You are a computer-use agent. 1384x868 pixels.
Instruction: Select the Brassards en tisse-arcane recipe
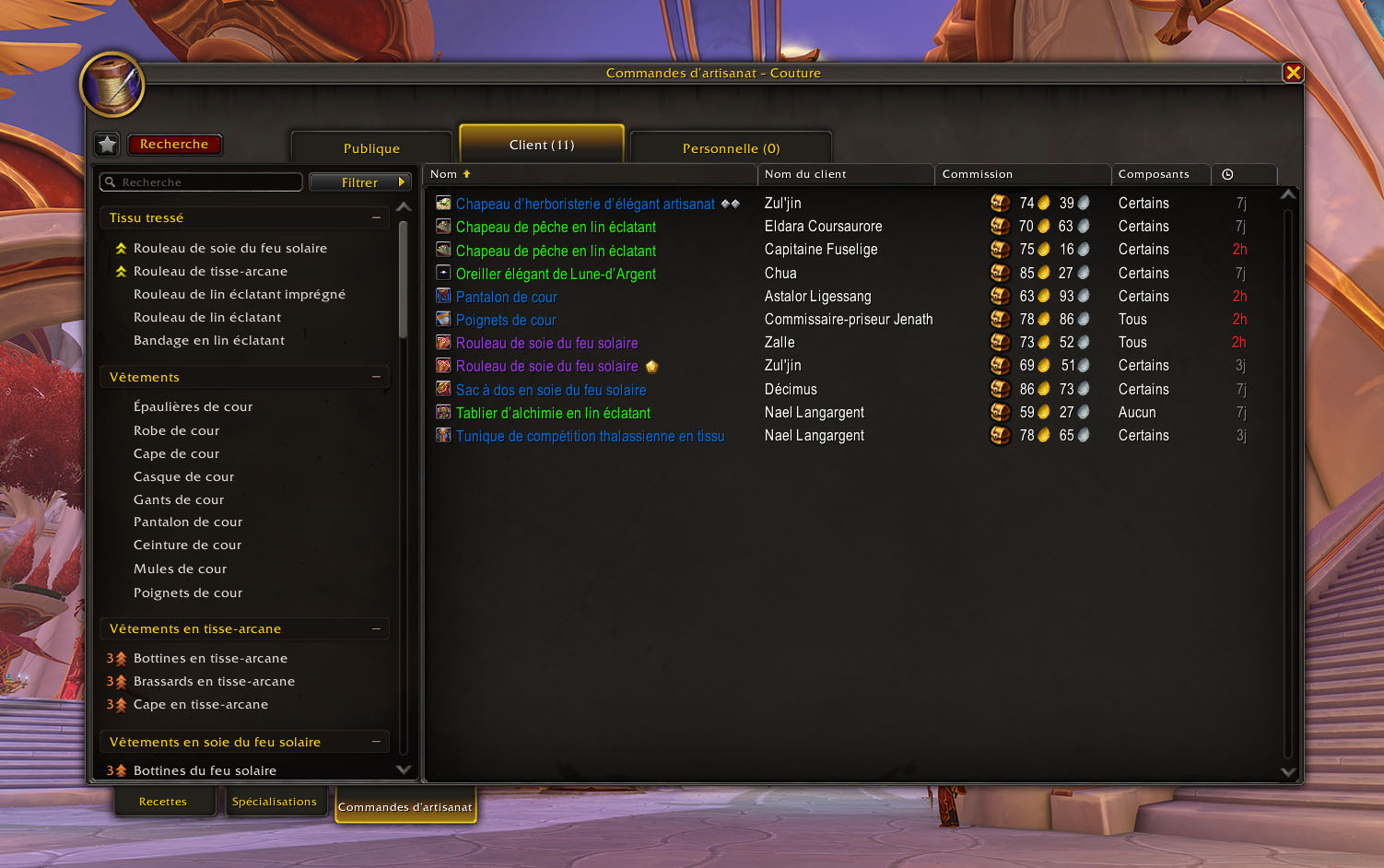(x=214, y=681)
